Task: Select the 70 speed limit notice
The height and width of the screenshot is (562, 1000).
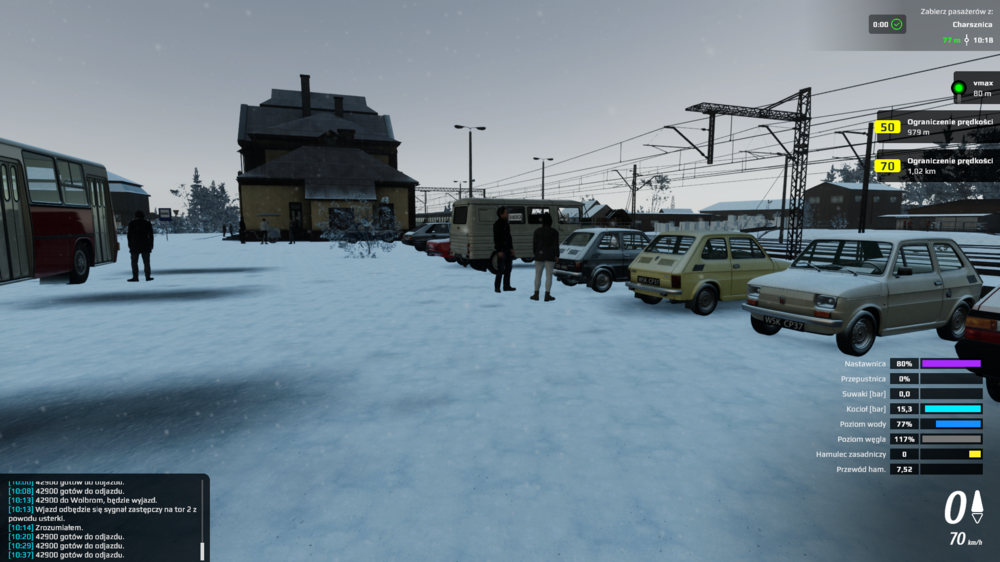Action: tap(887, 166)
